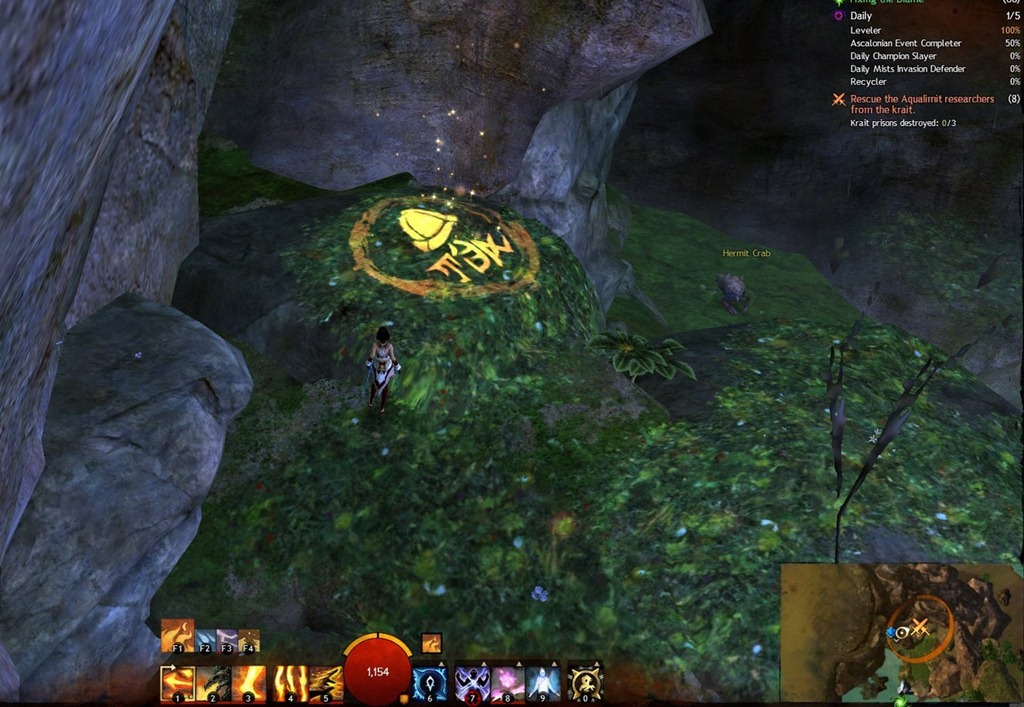Image resolution: width=1024 pixels, height=707 pixels.
Task: Activate the fire arrow skill in slot 1
Action: click(x=178, y=683)
